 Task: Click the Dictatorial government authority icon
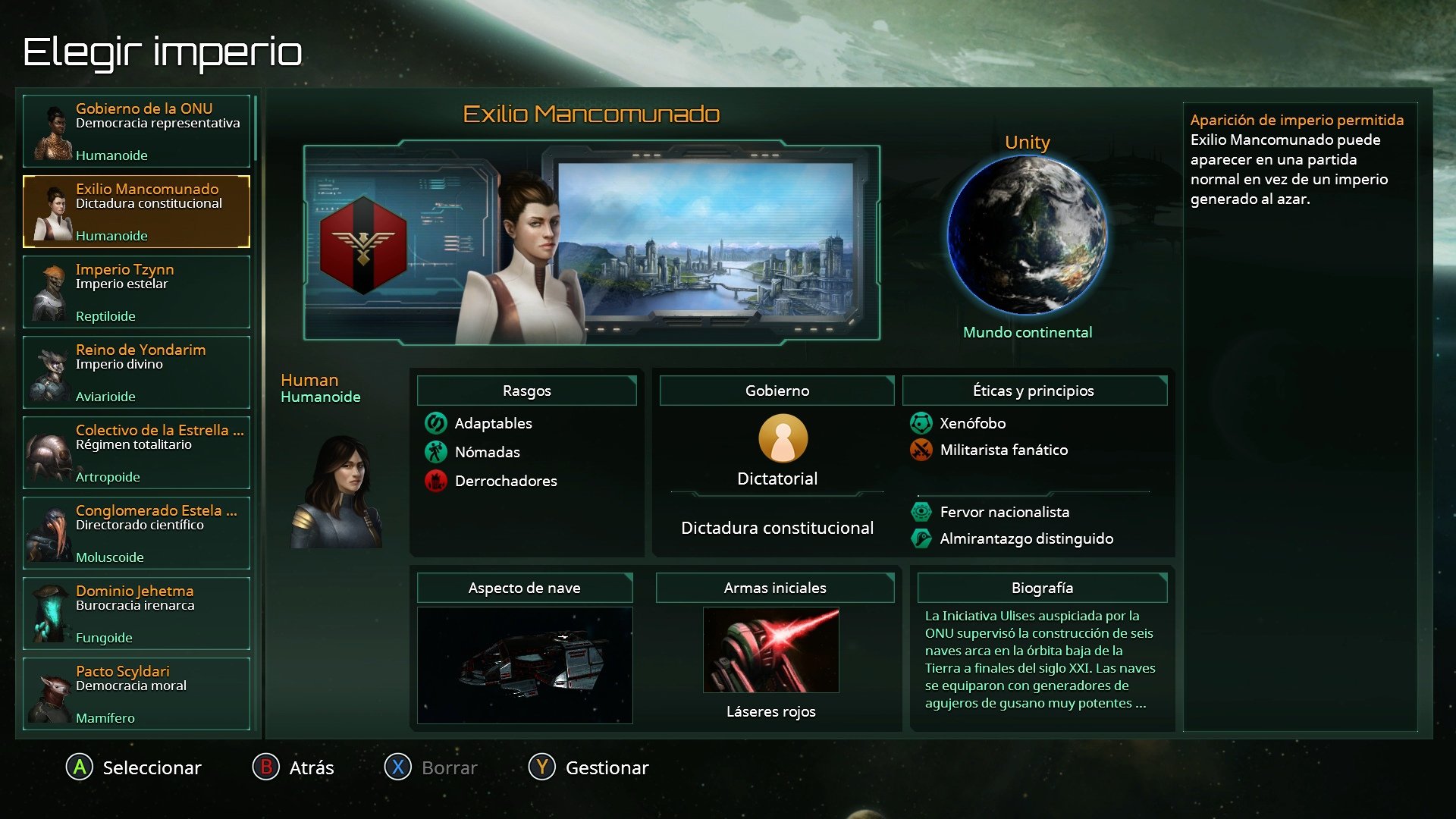point(783,438)
